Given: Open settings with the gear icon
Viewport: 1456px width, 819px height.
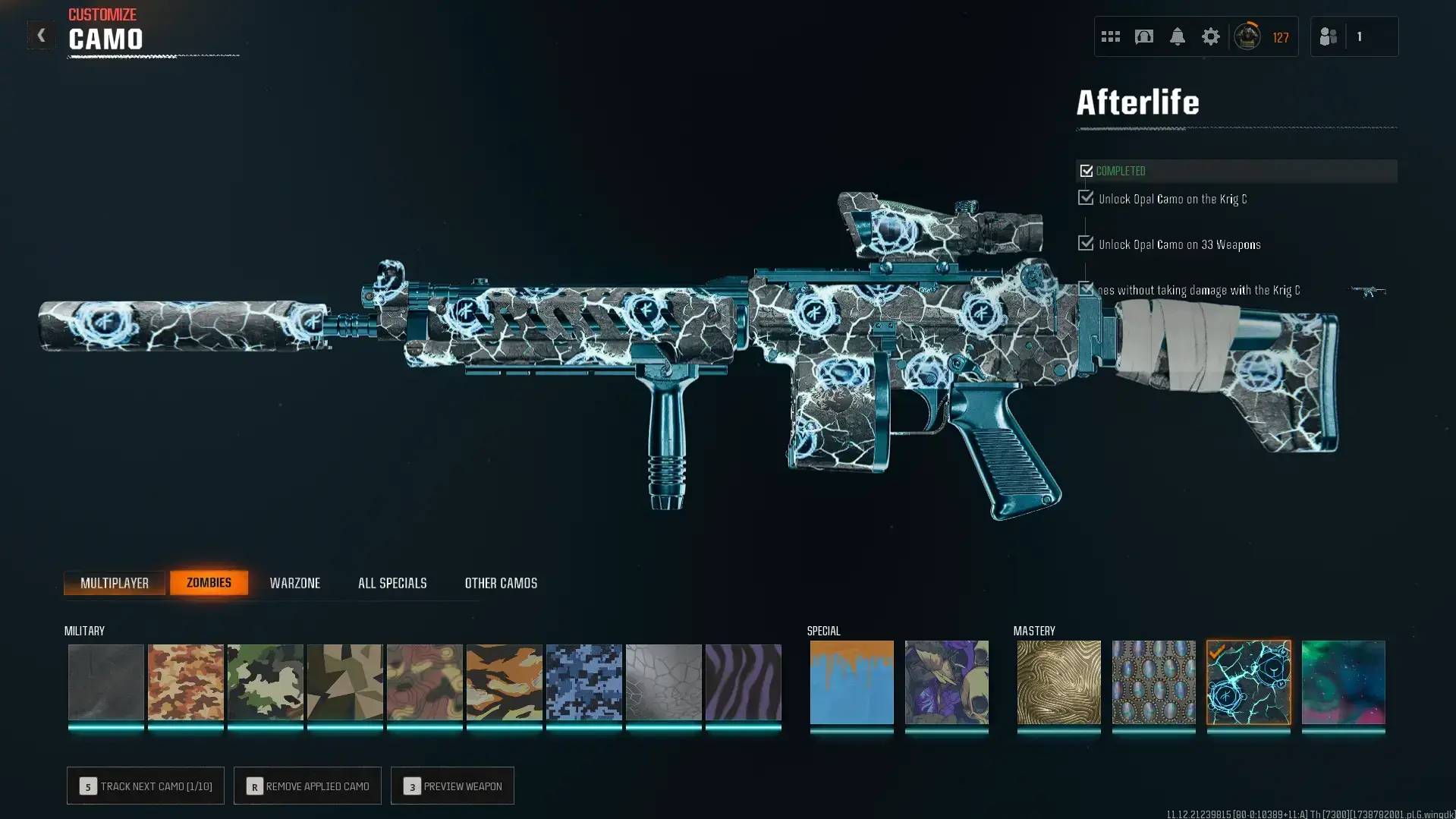Looking at the screenshot, I should pyautogui.click(x=1210, y=36).
